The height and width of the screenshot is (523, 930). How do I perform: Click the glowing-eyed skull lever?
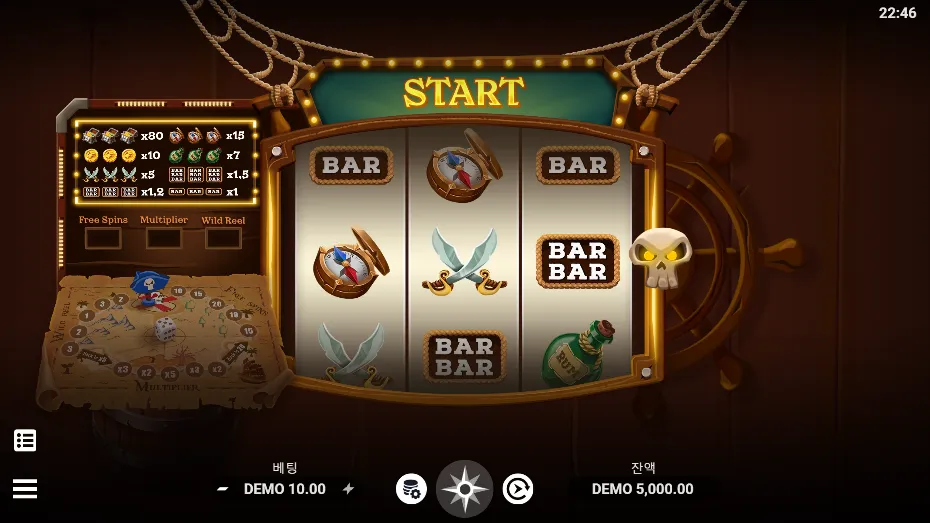(660, 256)
